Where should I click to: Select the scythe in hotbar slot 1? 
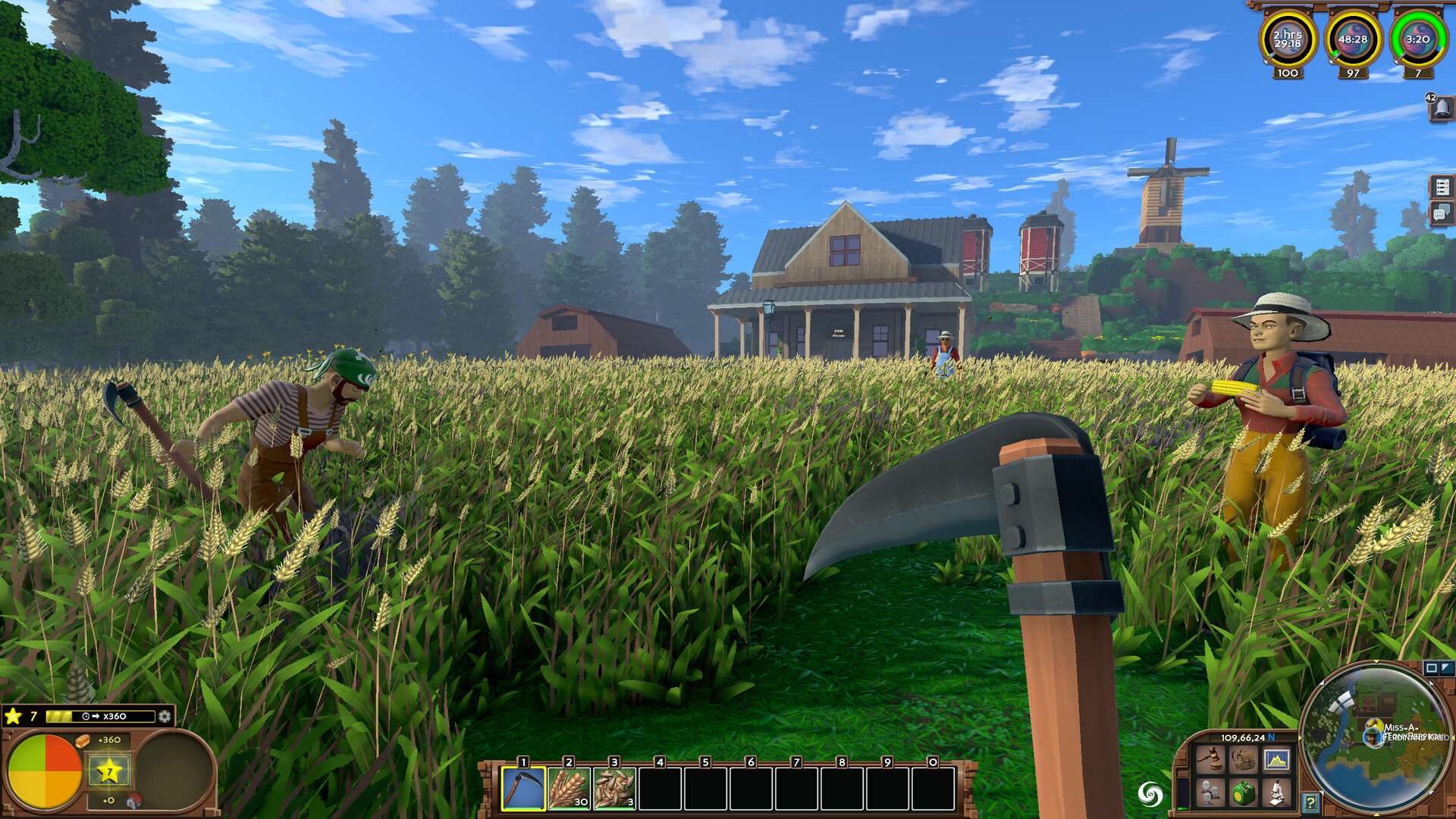click(x=523, y=789)
